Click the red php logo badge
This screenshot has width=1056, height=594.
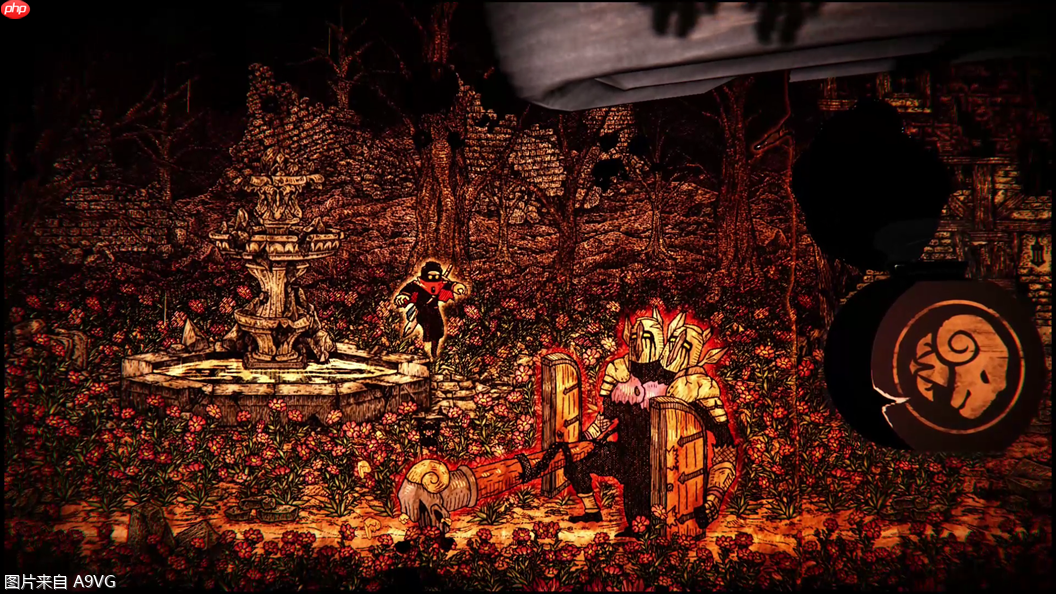point(16,10)
